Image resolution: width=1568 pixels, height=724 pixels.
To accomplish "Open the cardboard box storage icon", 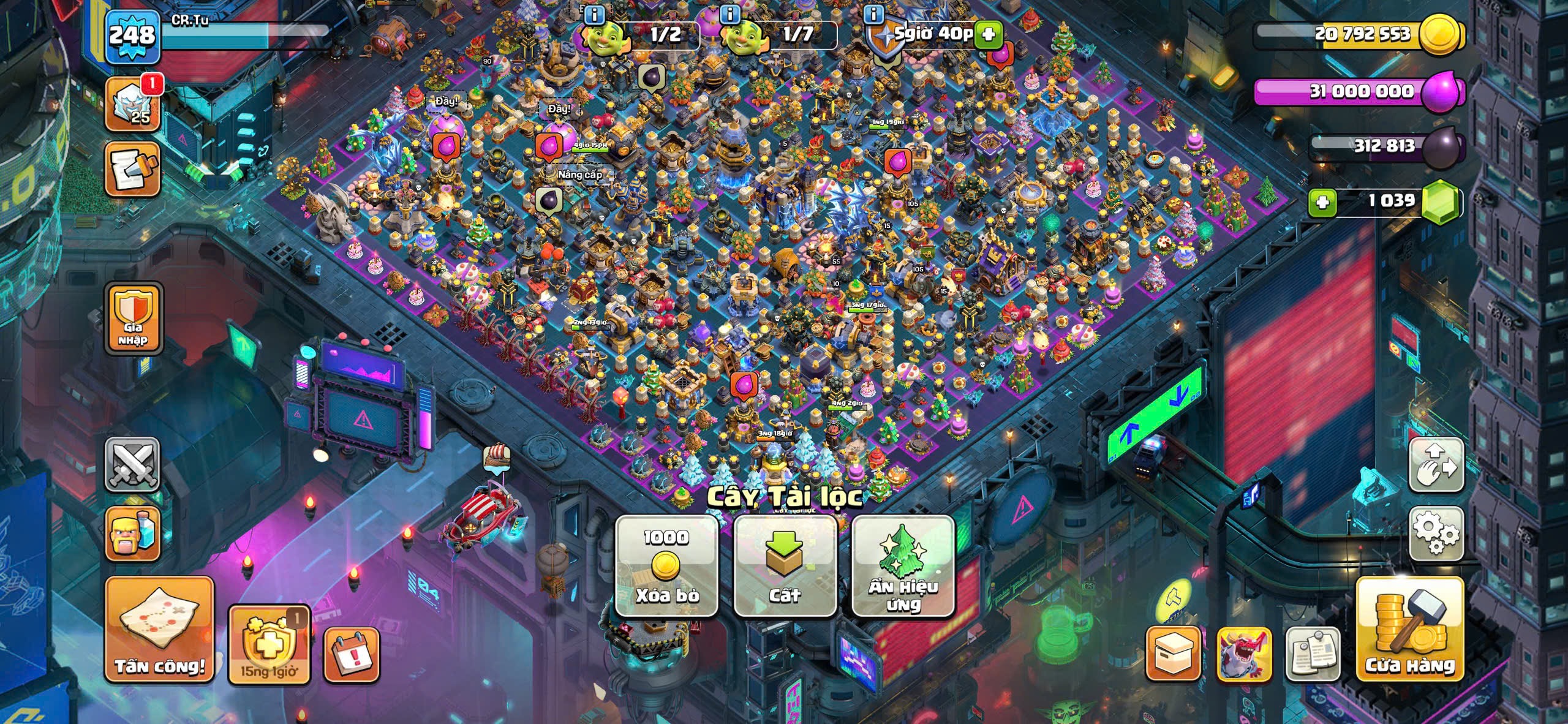I will 1173,654.
